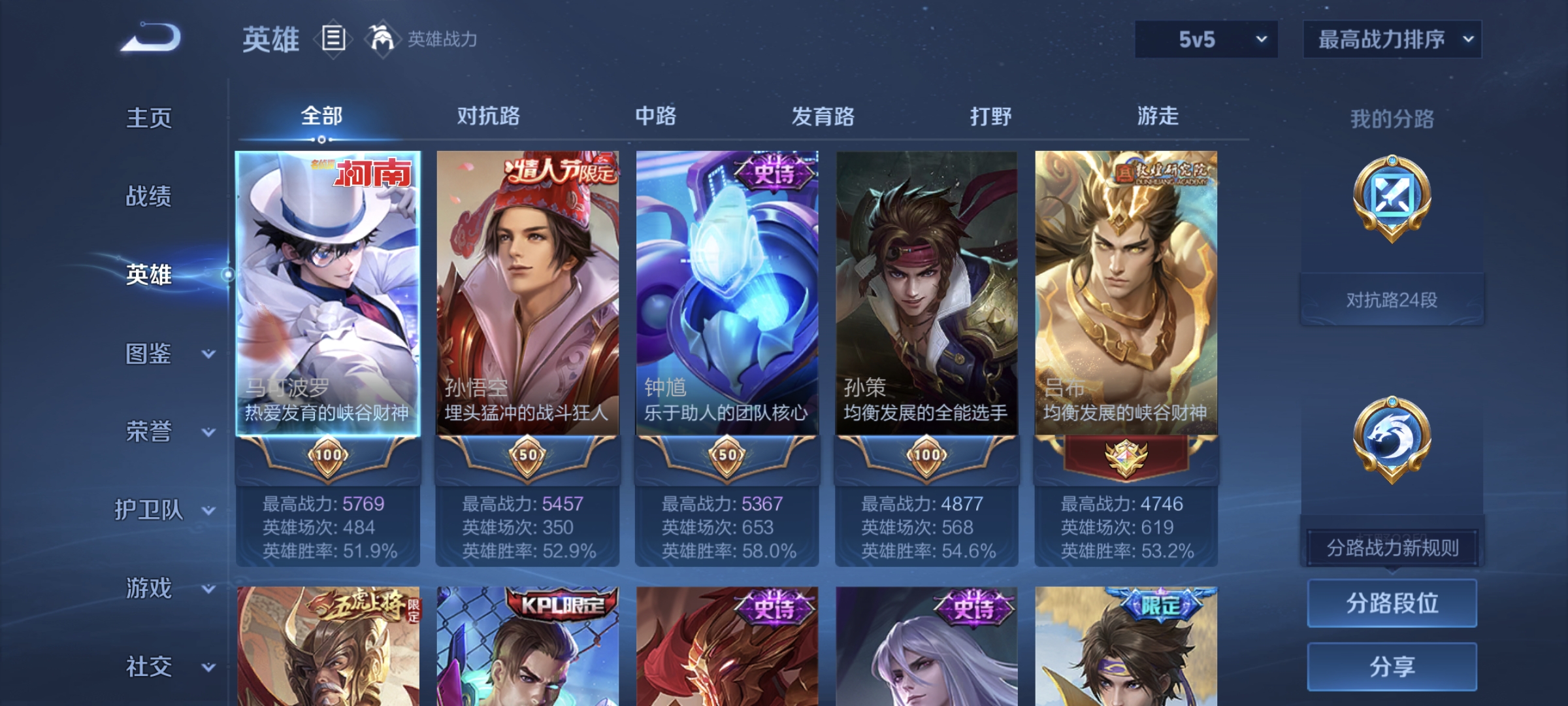Screen dimensions: 1568x706
Task: Open the 5v5 mode dropdown
Action: click(1205, 39)
